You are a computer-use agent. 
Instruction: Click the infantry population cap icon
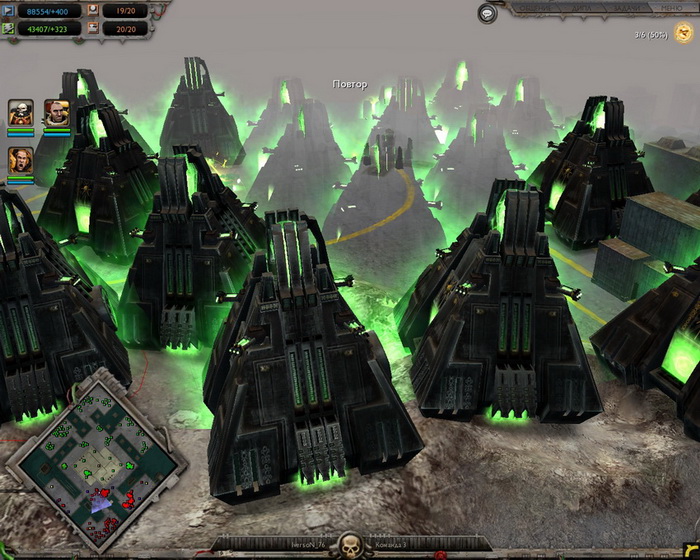pos(94,9)
